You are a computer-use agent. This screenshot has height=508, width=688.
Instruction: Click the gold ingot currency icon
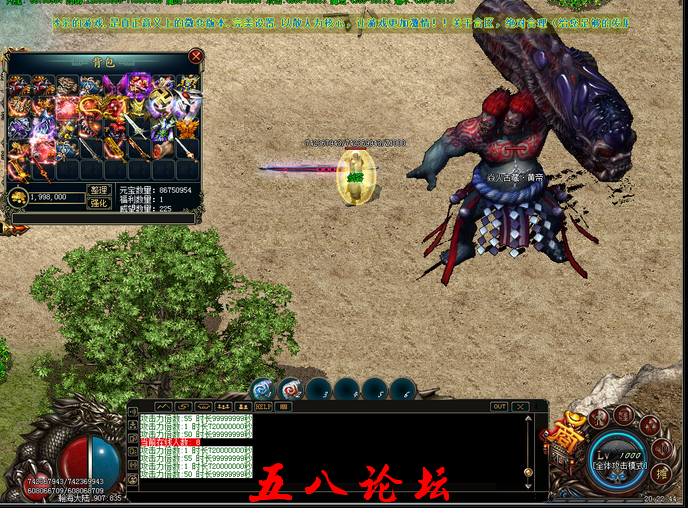pyautogui.click(x=18, y=198)
